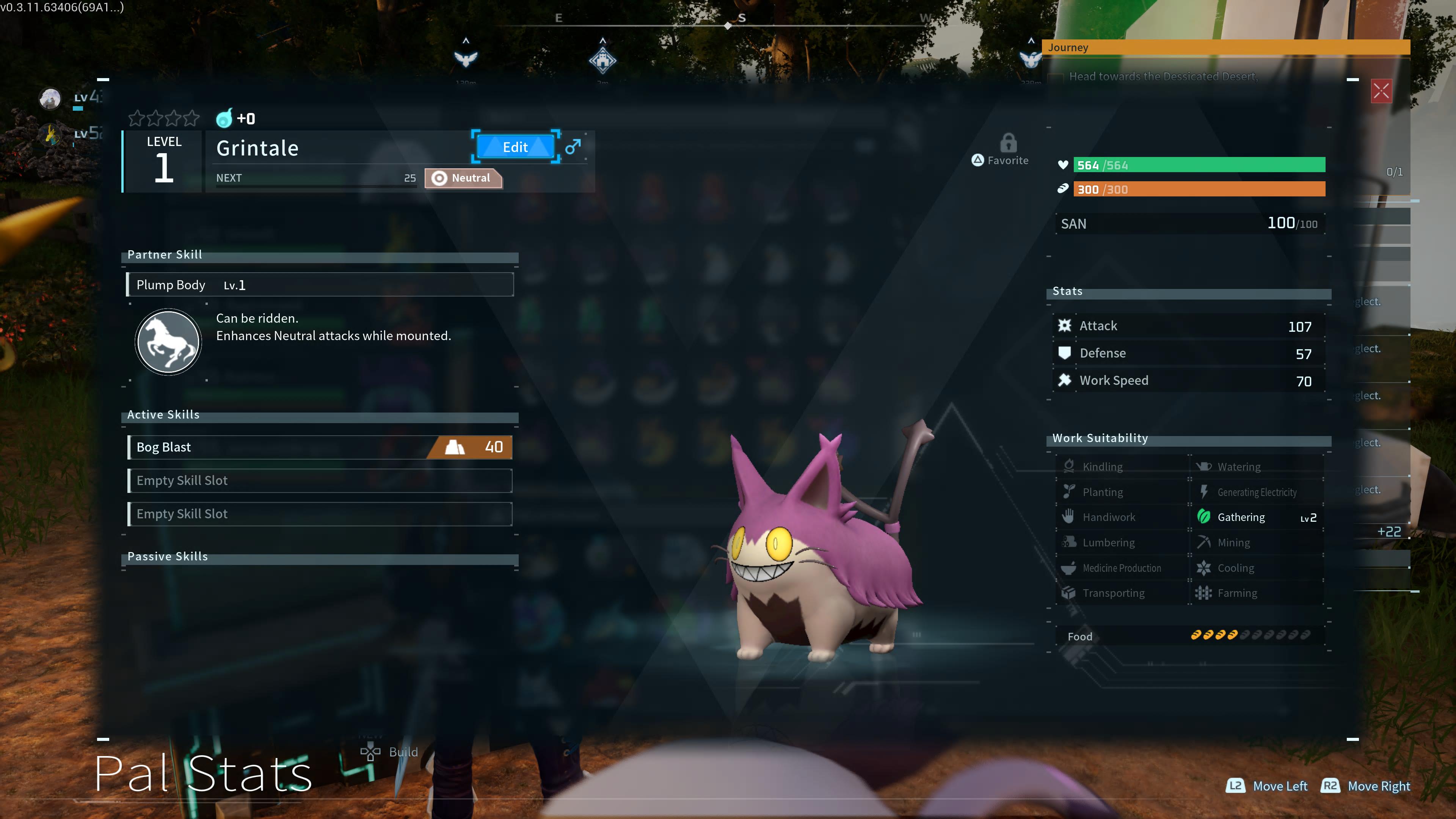Image resolution: width=1456 pixels, height=819 pixels.
Task: Click the star rating row above Level
Action: tap(165, 118)
